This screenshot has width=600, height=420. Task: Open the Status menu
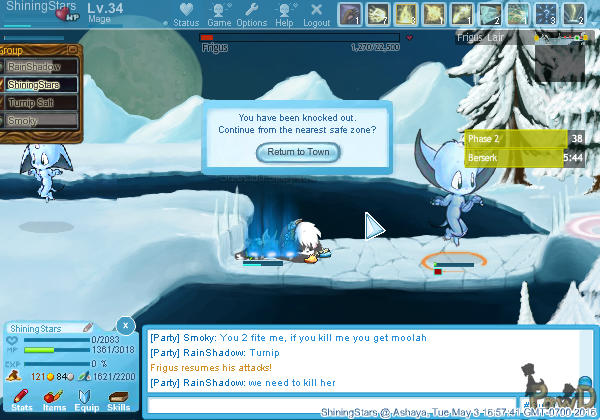pos(185,14)
